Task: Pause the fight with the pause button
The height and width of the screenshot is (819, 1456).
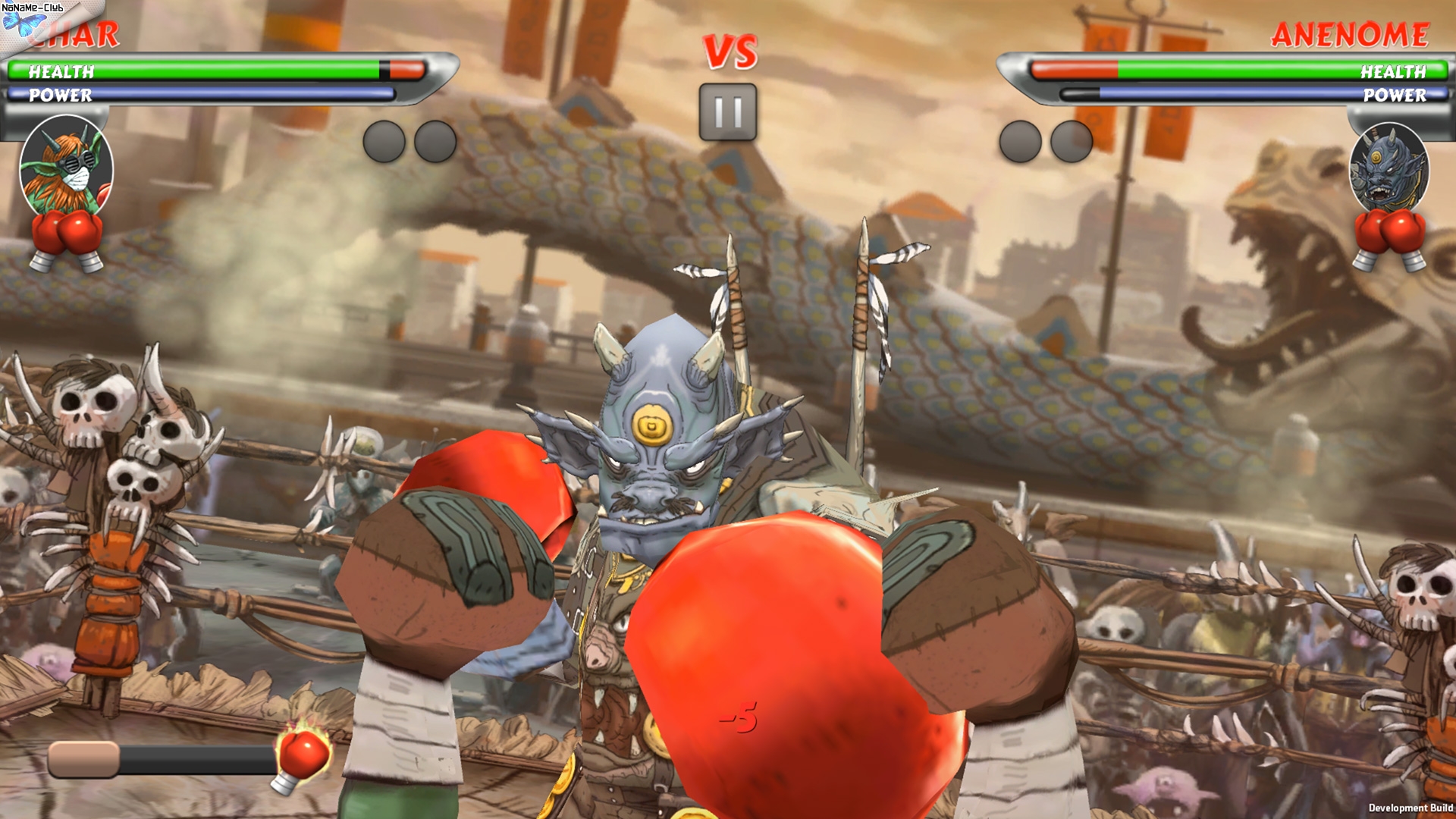Action: (x=727, y=112)
